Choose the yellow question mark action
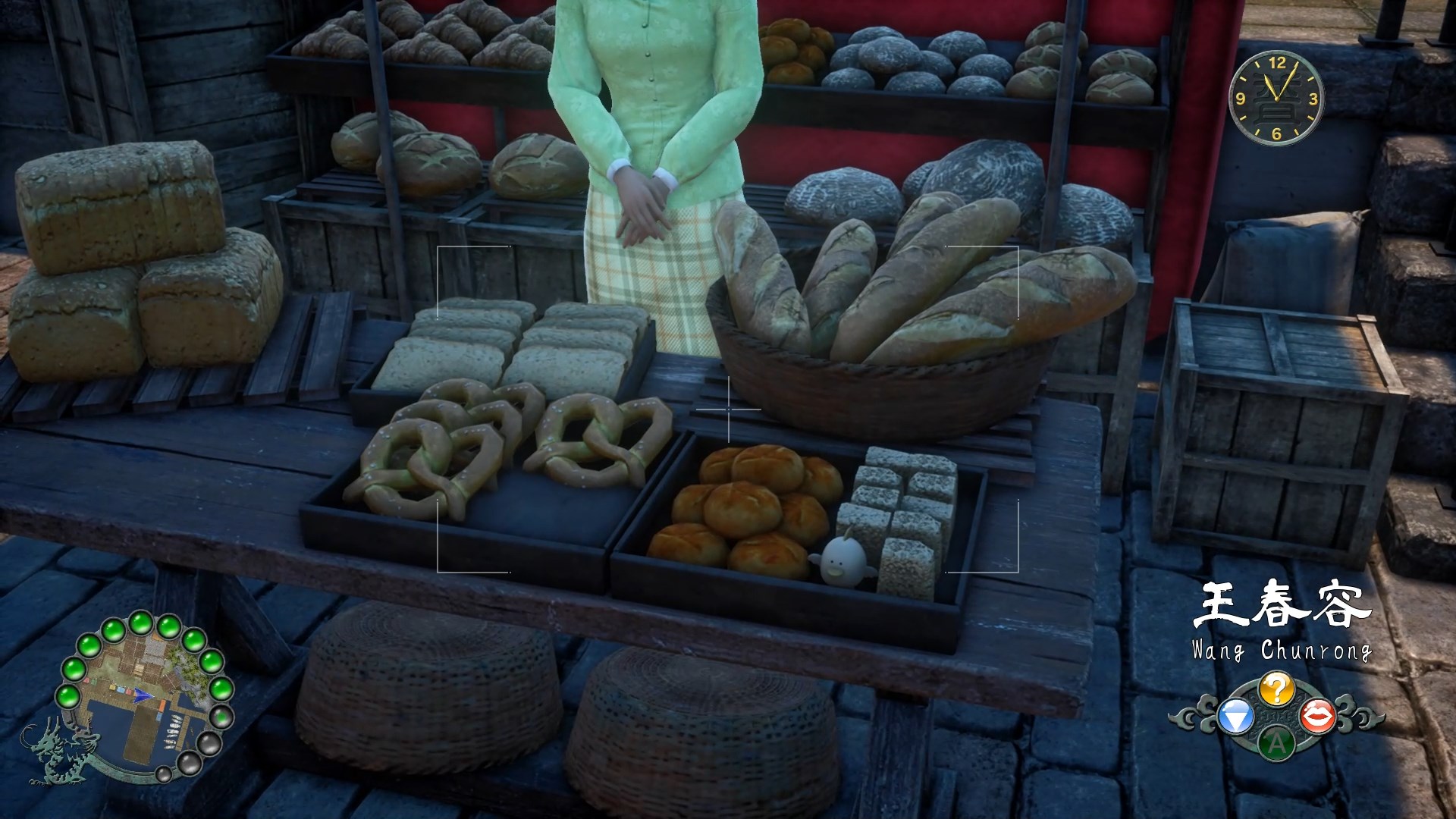 coord(1276,689)
